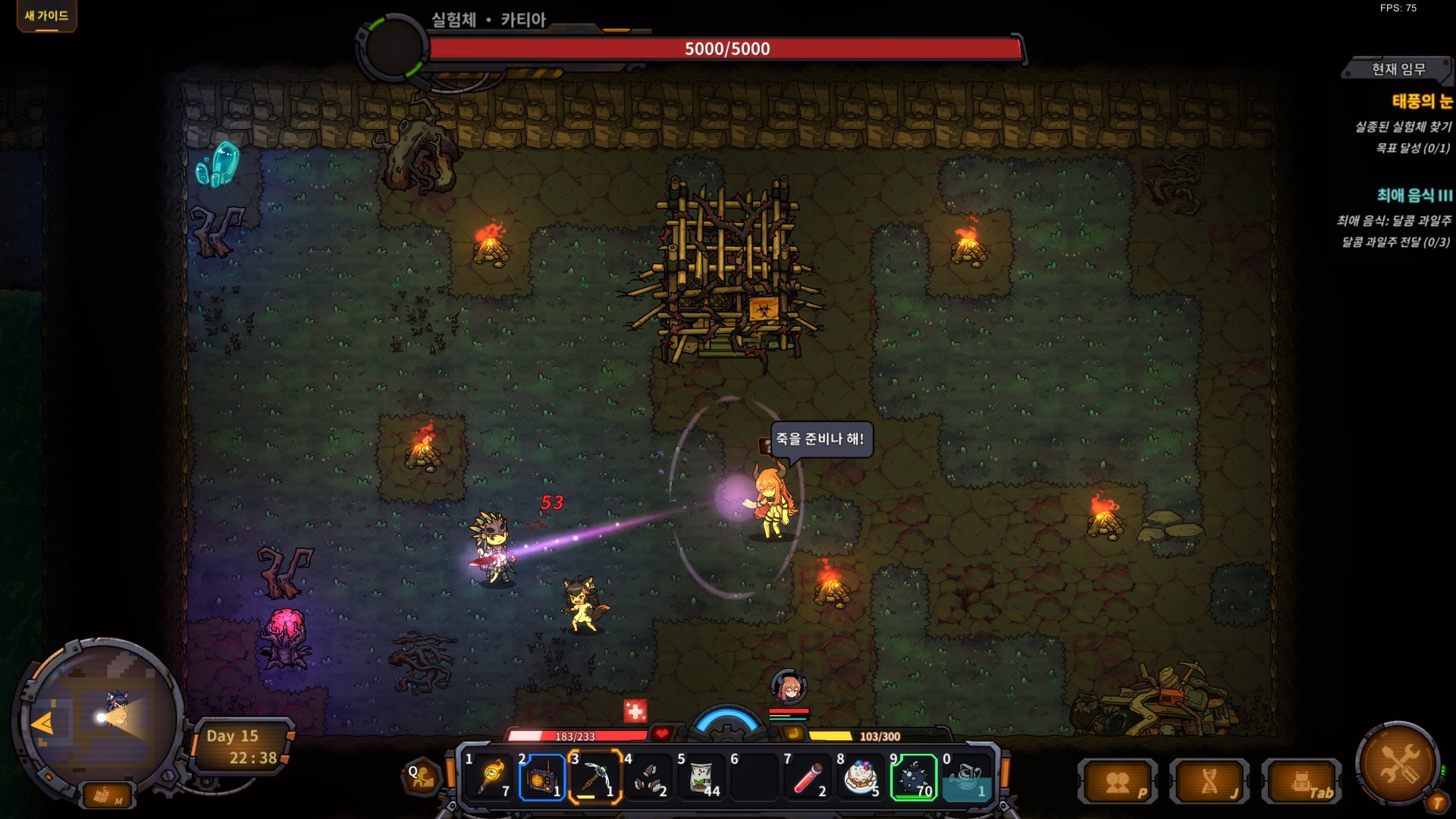This screenshot has height=819, width=1456.
Task: Click the digging mode button beside the hotbar
Action: [x=422, y=777]
